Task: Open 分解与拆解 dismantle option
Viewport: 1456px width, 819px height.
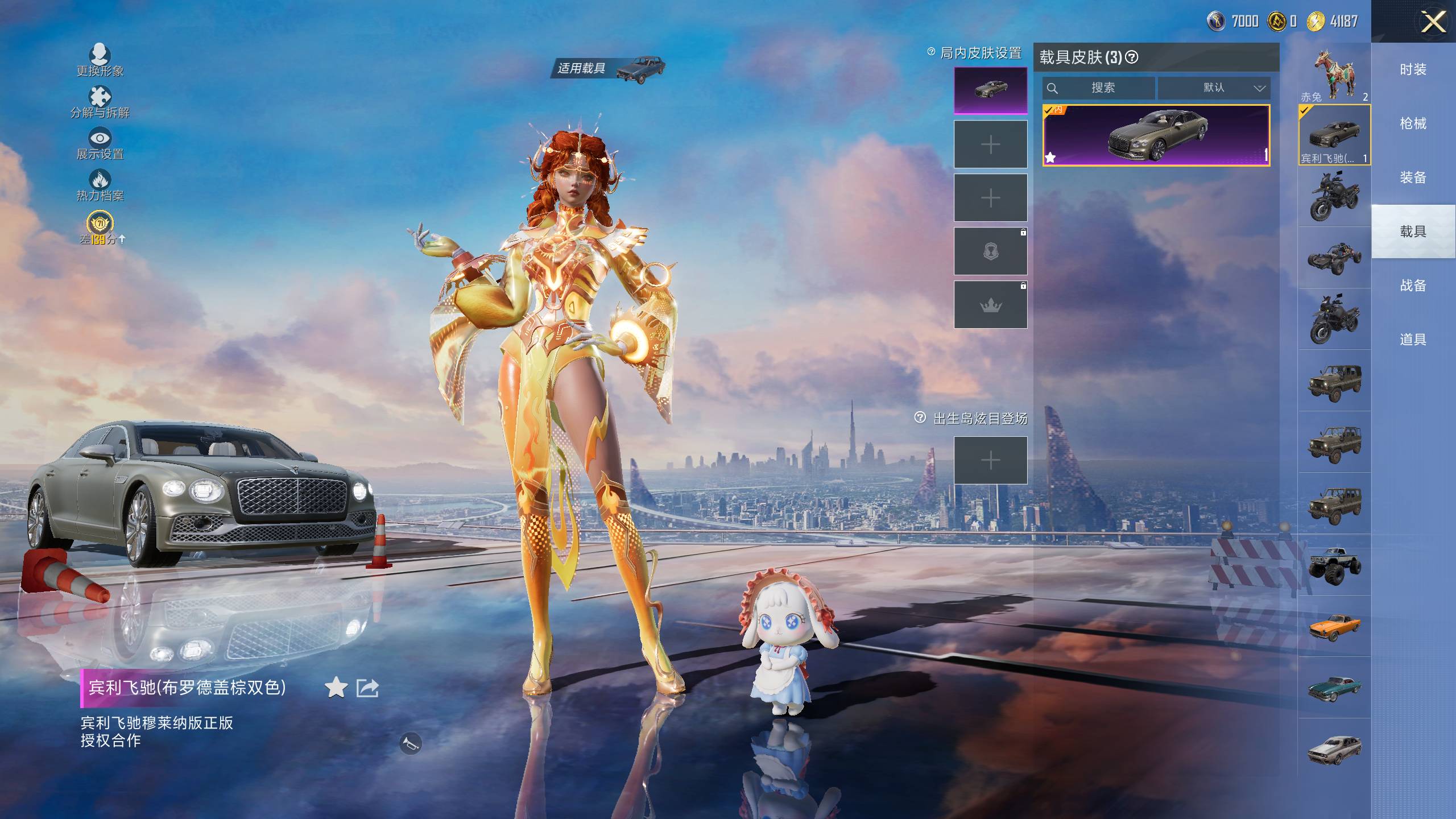Action: pyautogui.click(x=100, y=97)
